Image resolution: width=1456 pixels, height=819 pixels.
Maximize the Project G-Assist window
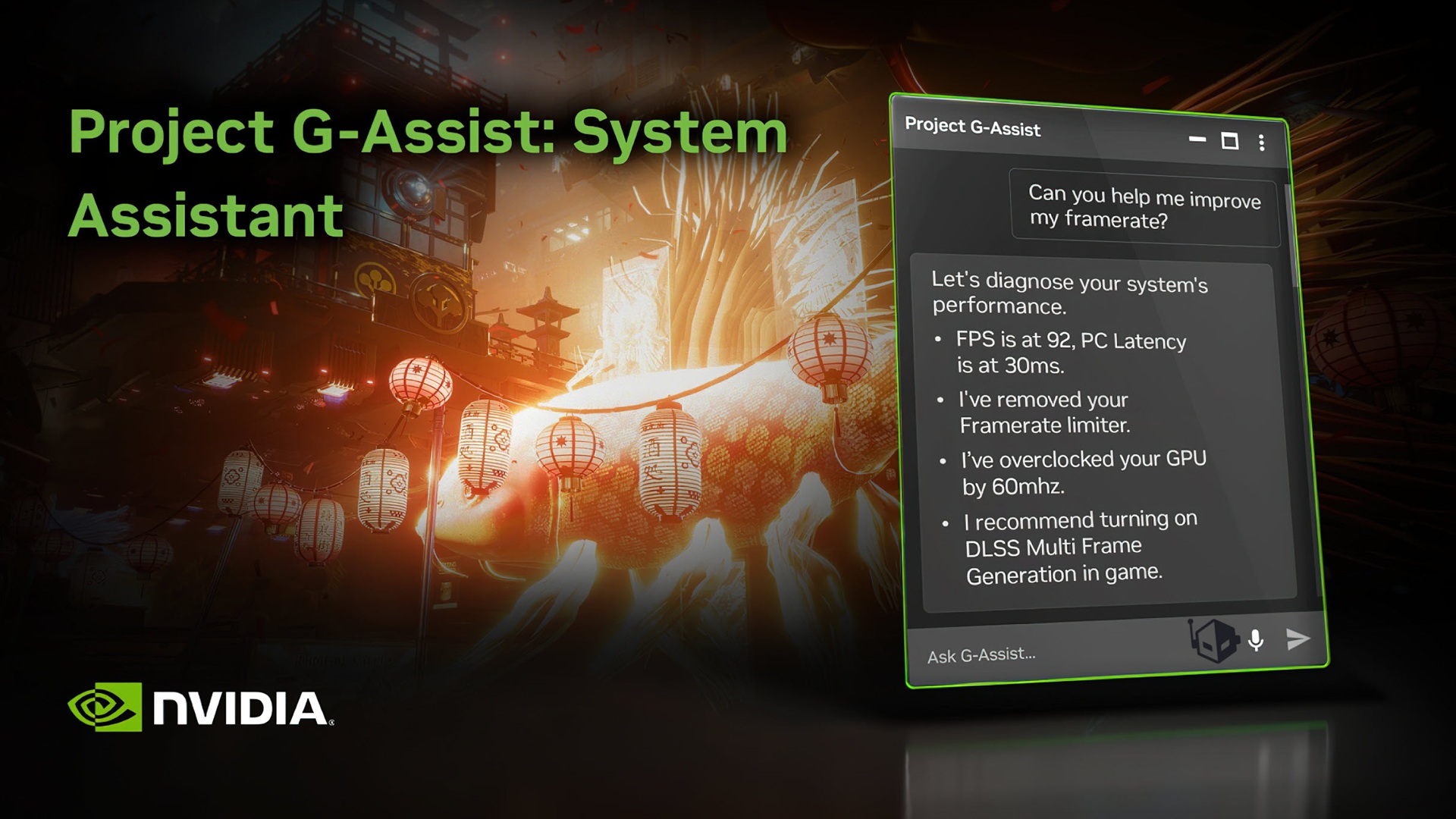click(x=1230, y=141)
